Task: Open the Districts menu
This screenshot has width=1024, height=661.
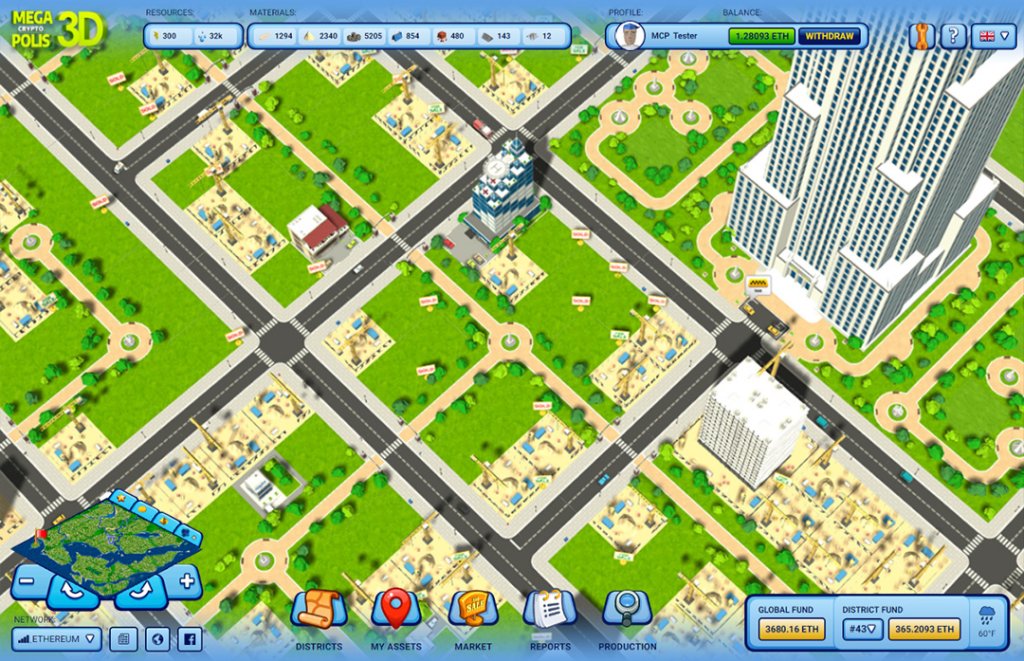Action: pyautogui.click(x=319, y=612)
